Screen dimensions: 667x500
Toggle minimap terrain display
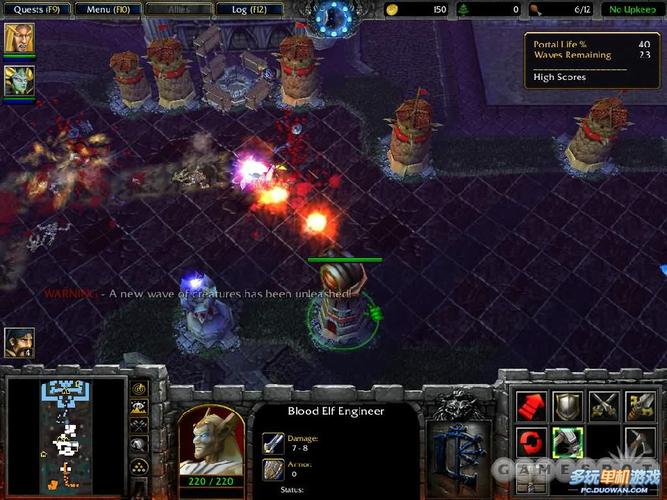coord(141,407)
